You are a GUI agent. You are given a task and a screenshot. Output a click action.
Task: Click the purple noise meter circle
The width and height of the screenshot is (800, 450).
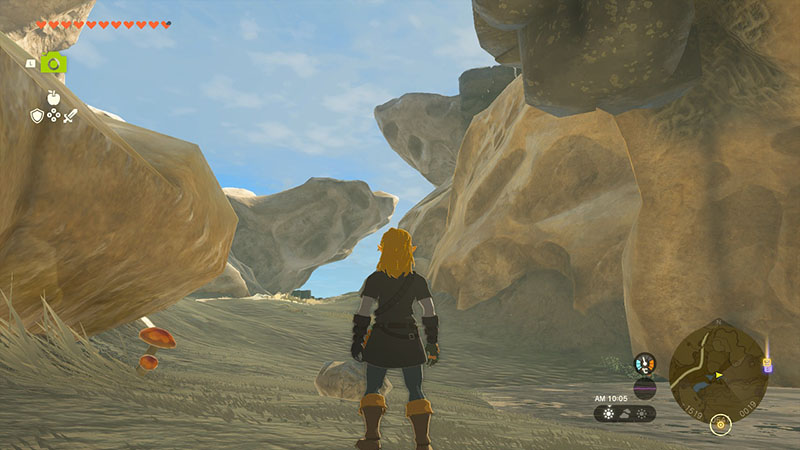coord(645,388)
